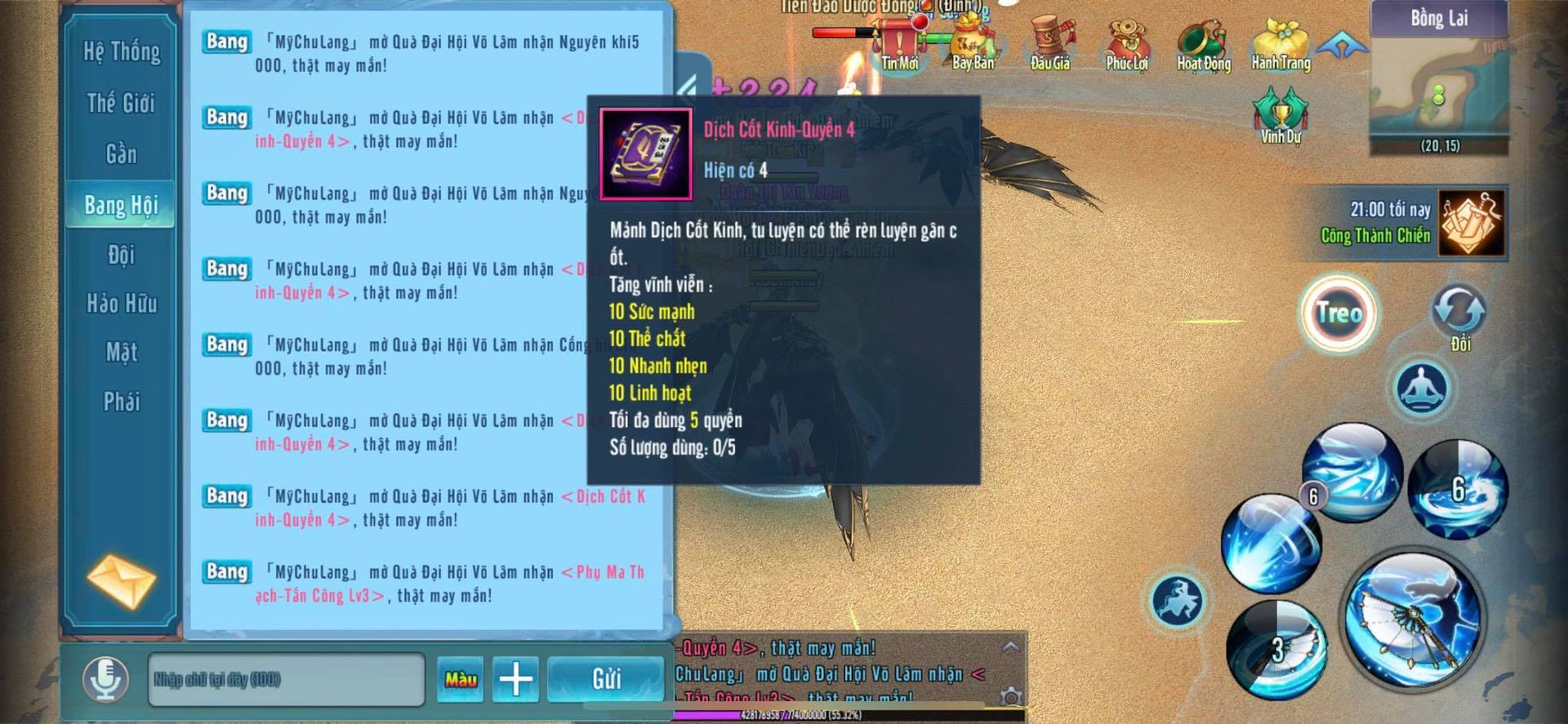Open the Phúc Lợi welfare icon
Screen dimensions: 1568x724
1127,46
